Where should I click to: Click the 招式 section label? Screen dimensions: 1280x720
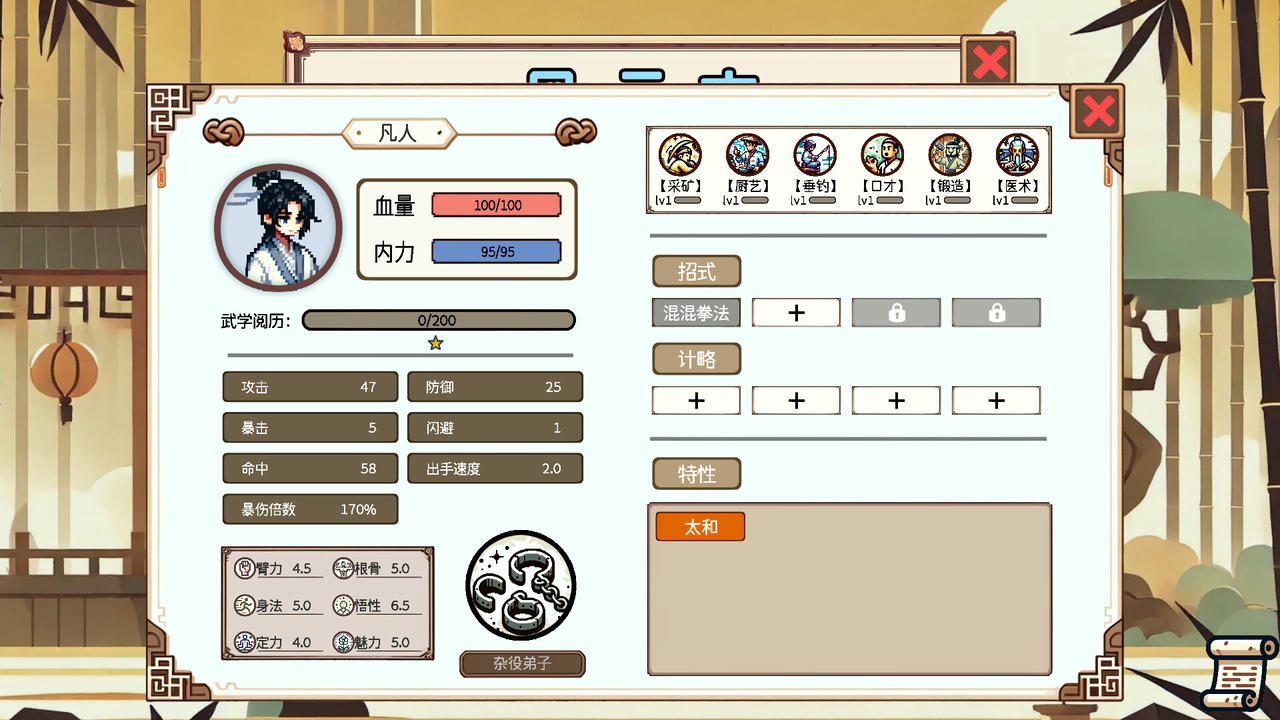coord(697,272)
